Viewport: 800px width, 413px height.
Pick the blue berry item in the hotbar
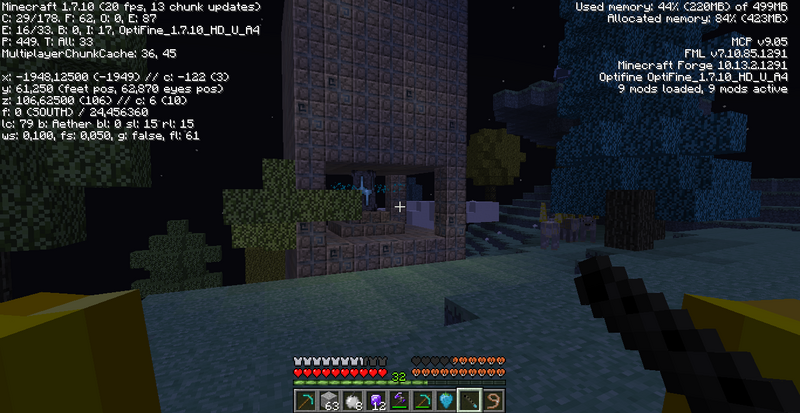[x=445, y=400]
